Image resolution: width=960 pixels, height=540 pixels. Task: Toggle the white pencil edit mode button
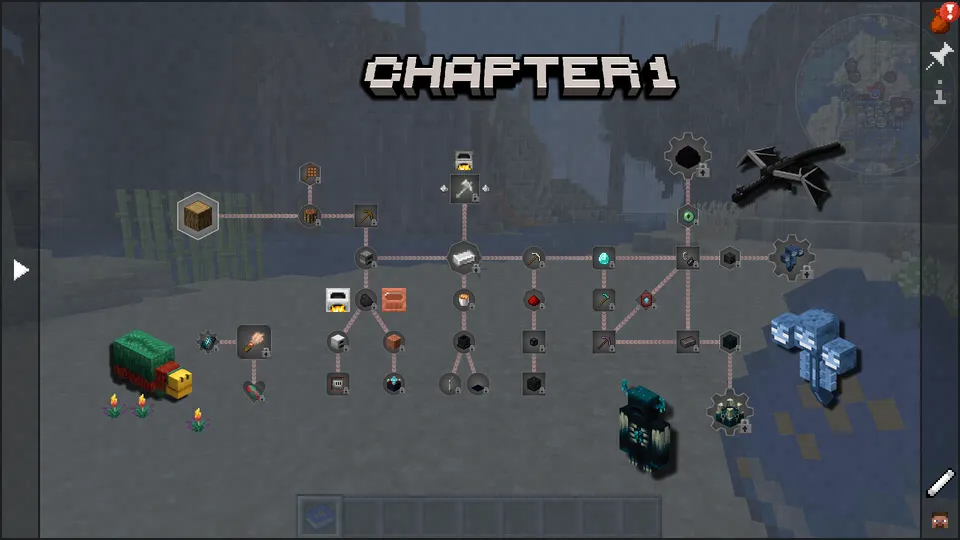pos(939,484)
